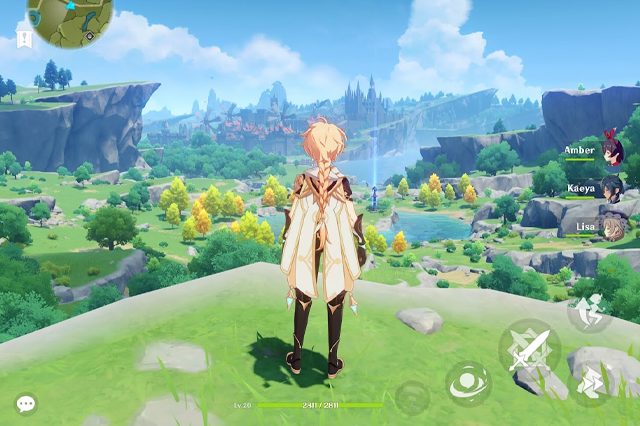Tap the jump button with leaping figure
The width and height of the screenshot is (640, 426).
[590, 311]
